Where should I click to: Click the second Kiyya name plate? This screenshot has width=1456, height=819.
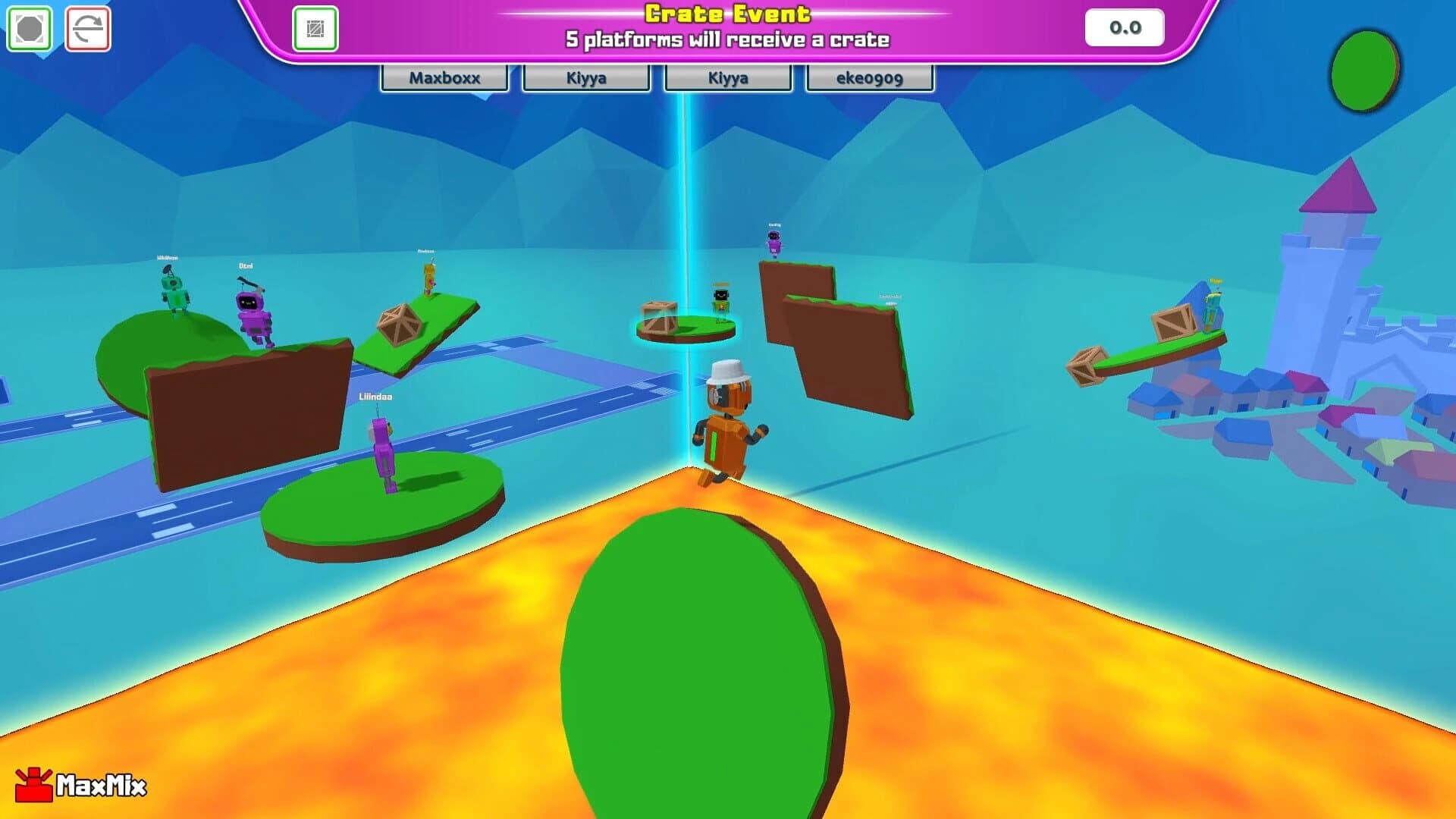point(727,77)
